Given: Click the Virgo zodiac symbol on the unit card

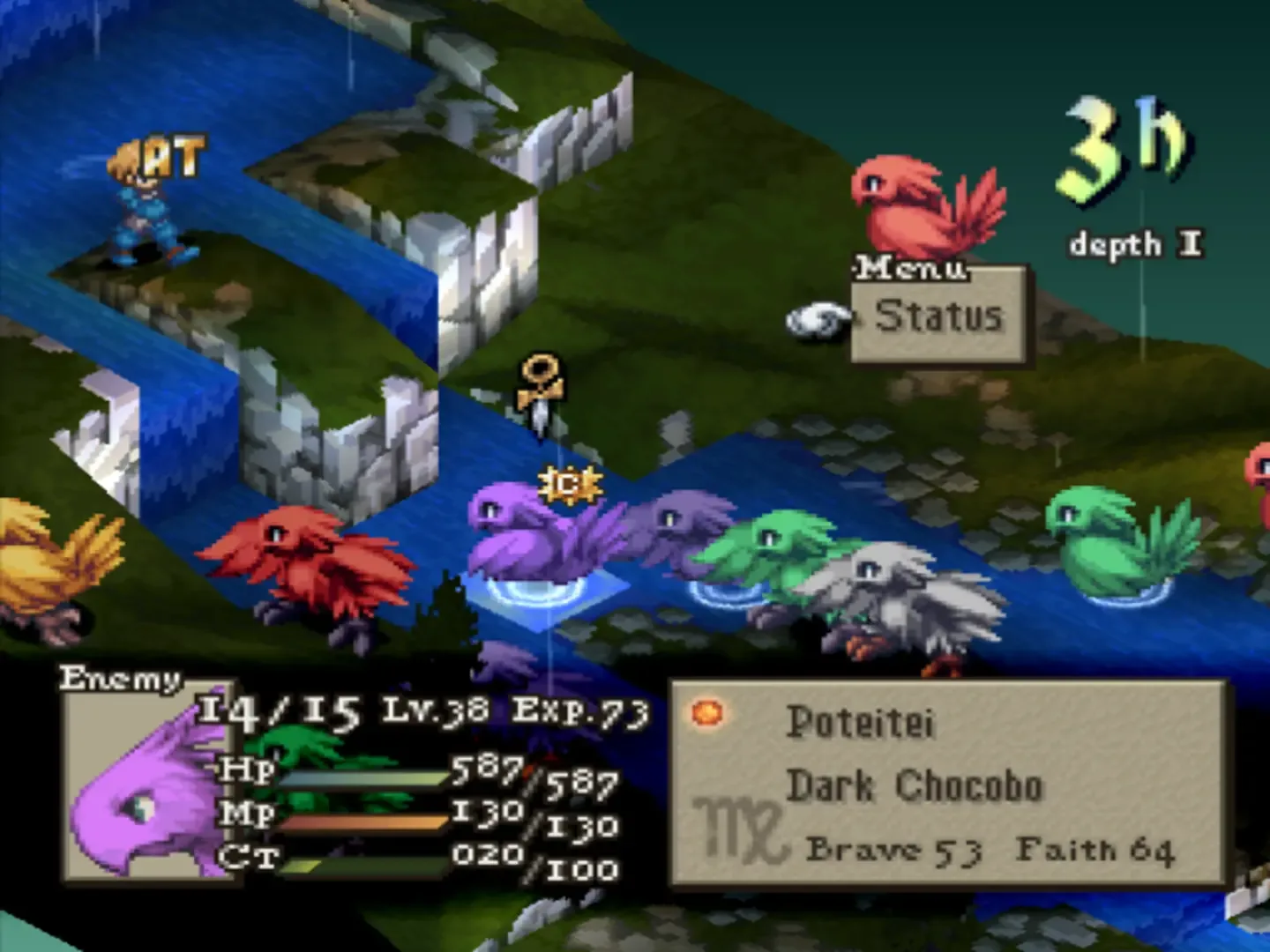Looking at the screenshot, I should (737, 829).
